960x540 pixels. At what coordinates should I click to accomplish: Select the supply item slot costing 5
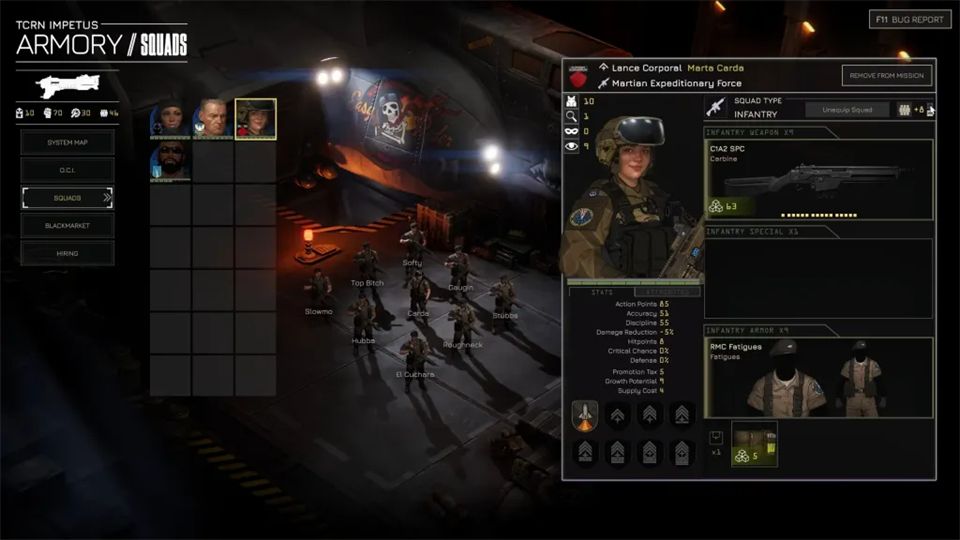tap(754, 444)
